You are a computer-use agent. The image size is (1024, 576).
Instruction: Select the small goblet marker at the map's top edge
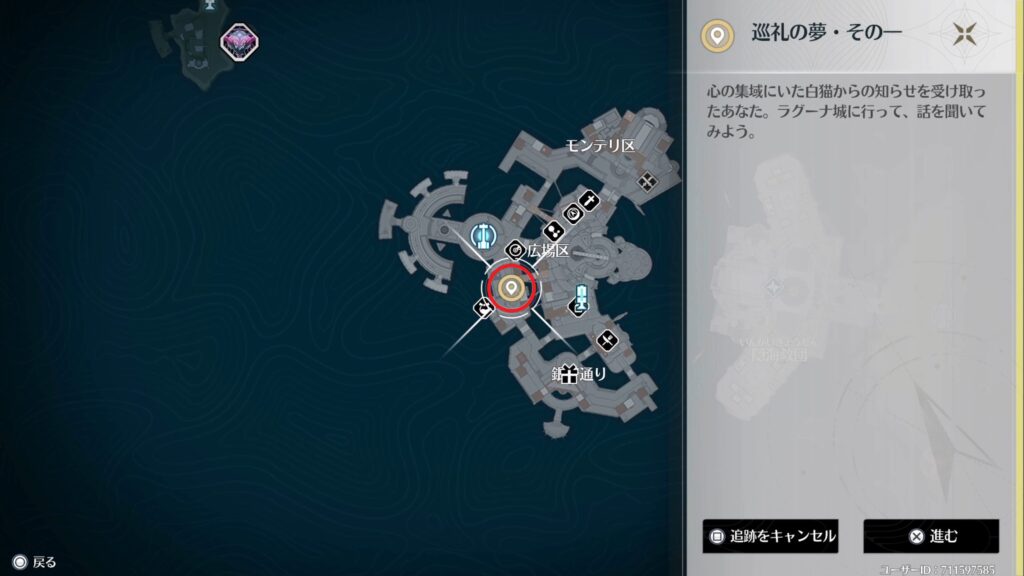209,4
